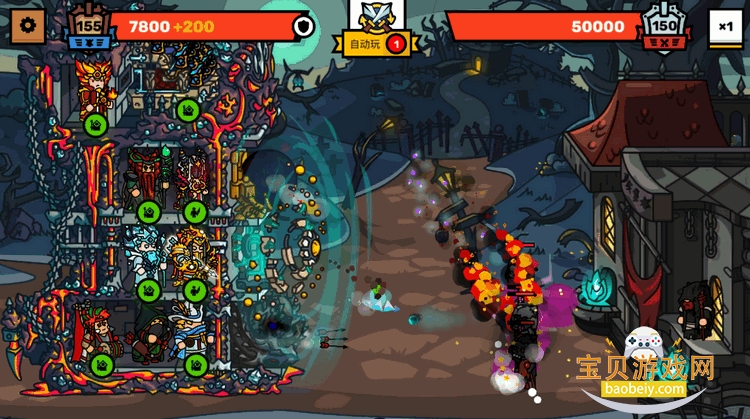Viewport: 750px width, 419px height.
Task: Select the green badge under the ice-bearded mage
Action: (150, 291)
